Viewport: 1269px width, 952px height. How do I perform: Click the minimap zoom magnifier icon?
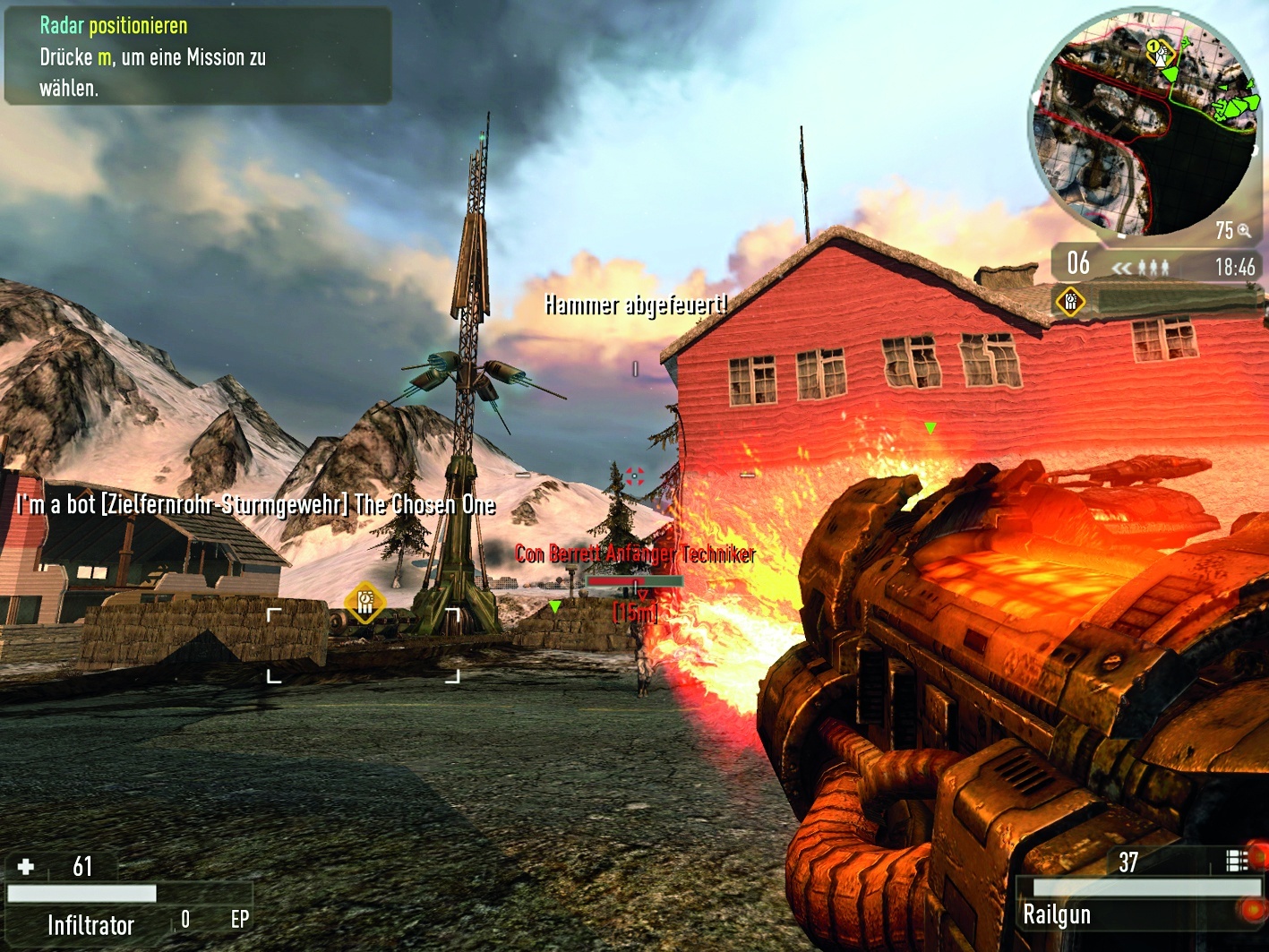point(1245,232)
